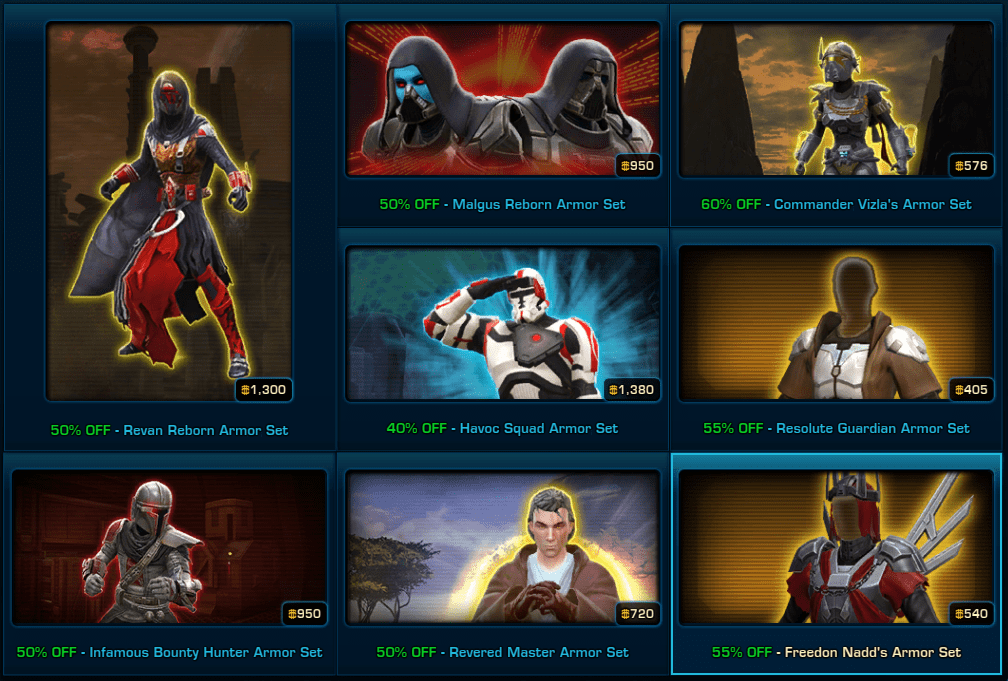Select the Malgus Reborn Armor Set image

pos(502,98)
